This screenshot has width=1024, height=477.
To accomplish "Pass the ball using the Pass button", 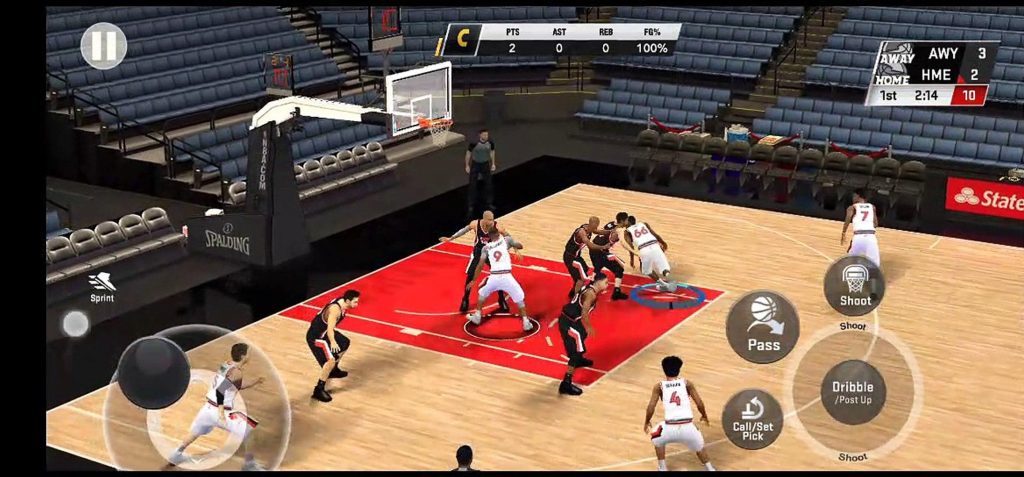I will point(763,327).
